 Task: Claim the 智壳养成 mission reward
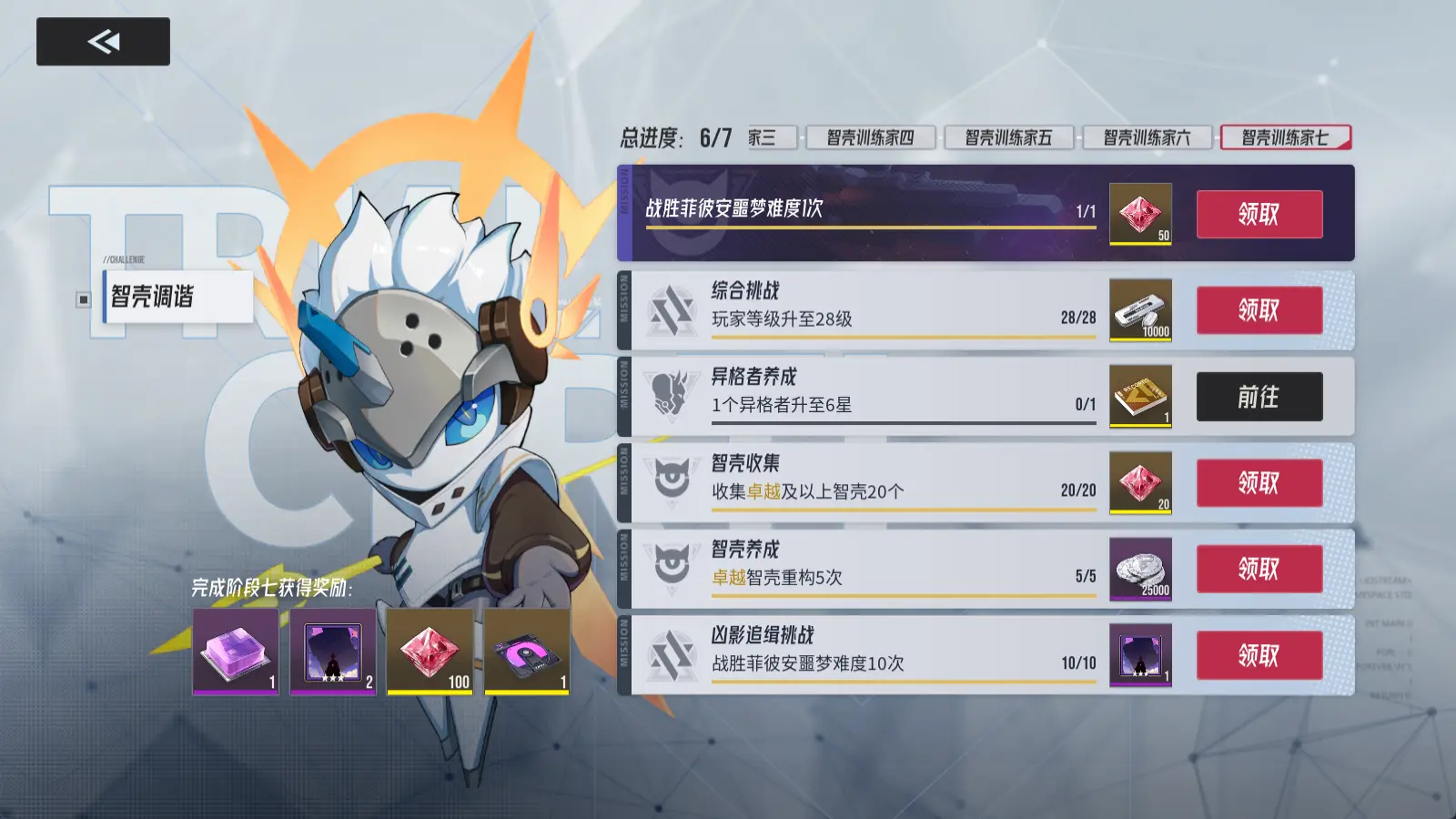coord(1259,569)
